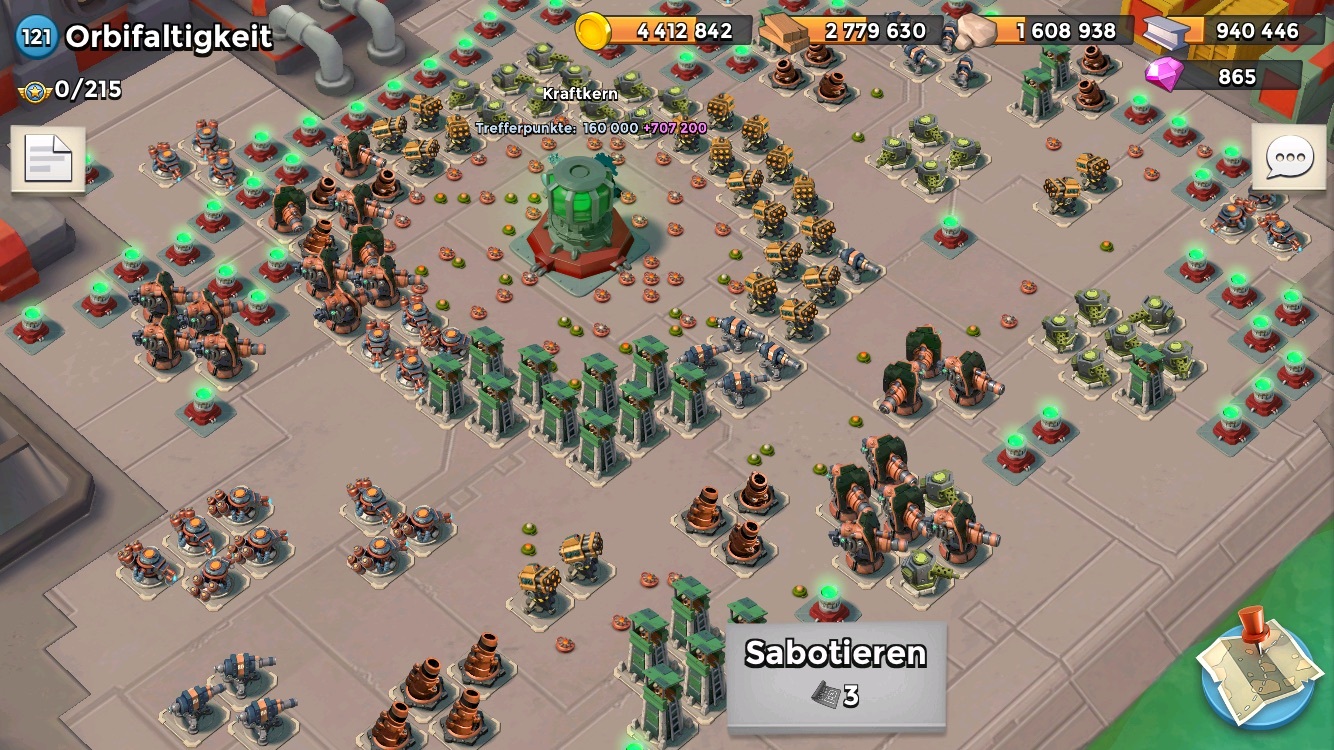This screenshot has width=1334, height=750.
Task: Select the player level 121 badge
Action: pos(36,38)
